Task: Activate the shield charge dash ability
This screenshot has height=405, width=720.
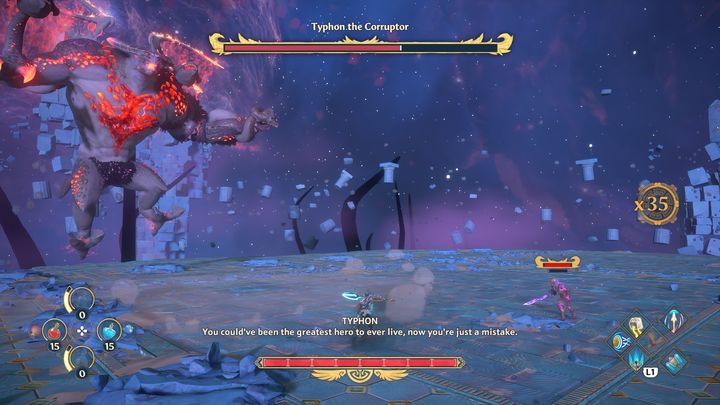Action: click(x=622, y=342)
